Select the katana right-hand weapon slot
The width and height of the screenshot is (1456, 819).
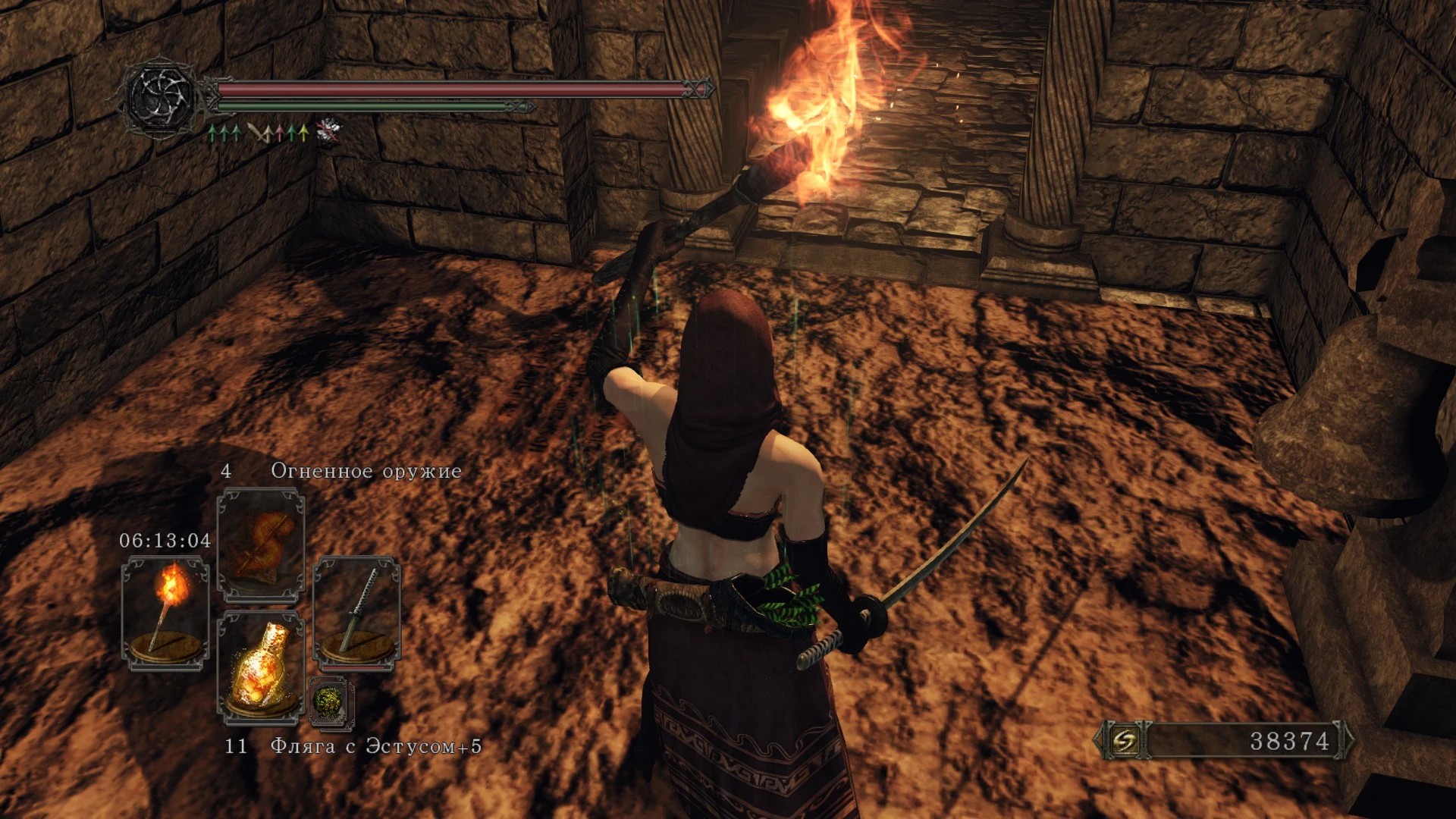pos(356,612)
